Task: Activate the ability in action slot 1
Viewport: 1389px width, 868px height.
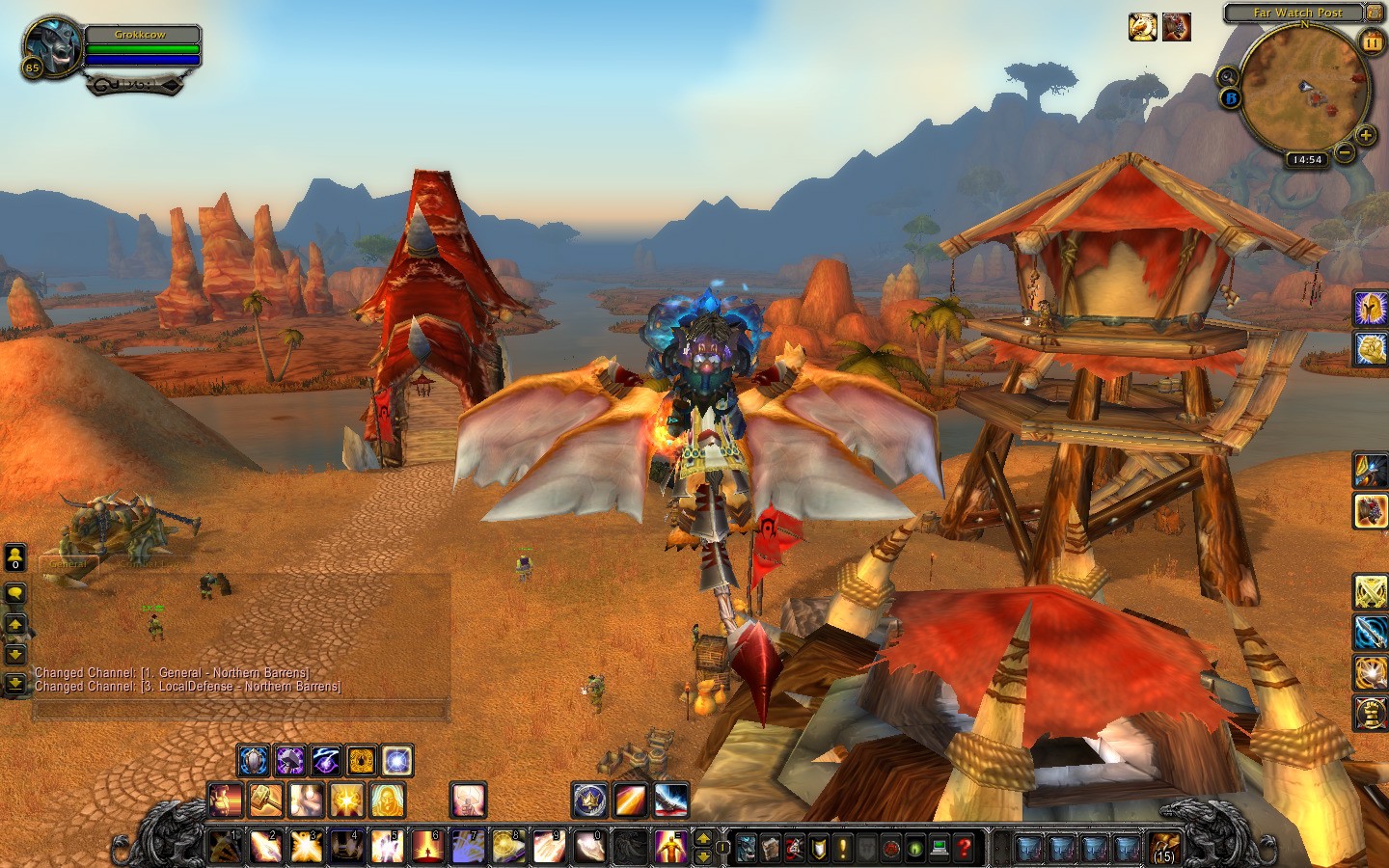Action: [226, 847]
